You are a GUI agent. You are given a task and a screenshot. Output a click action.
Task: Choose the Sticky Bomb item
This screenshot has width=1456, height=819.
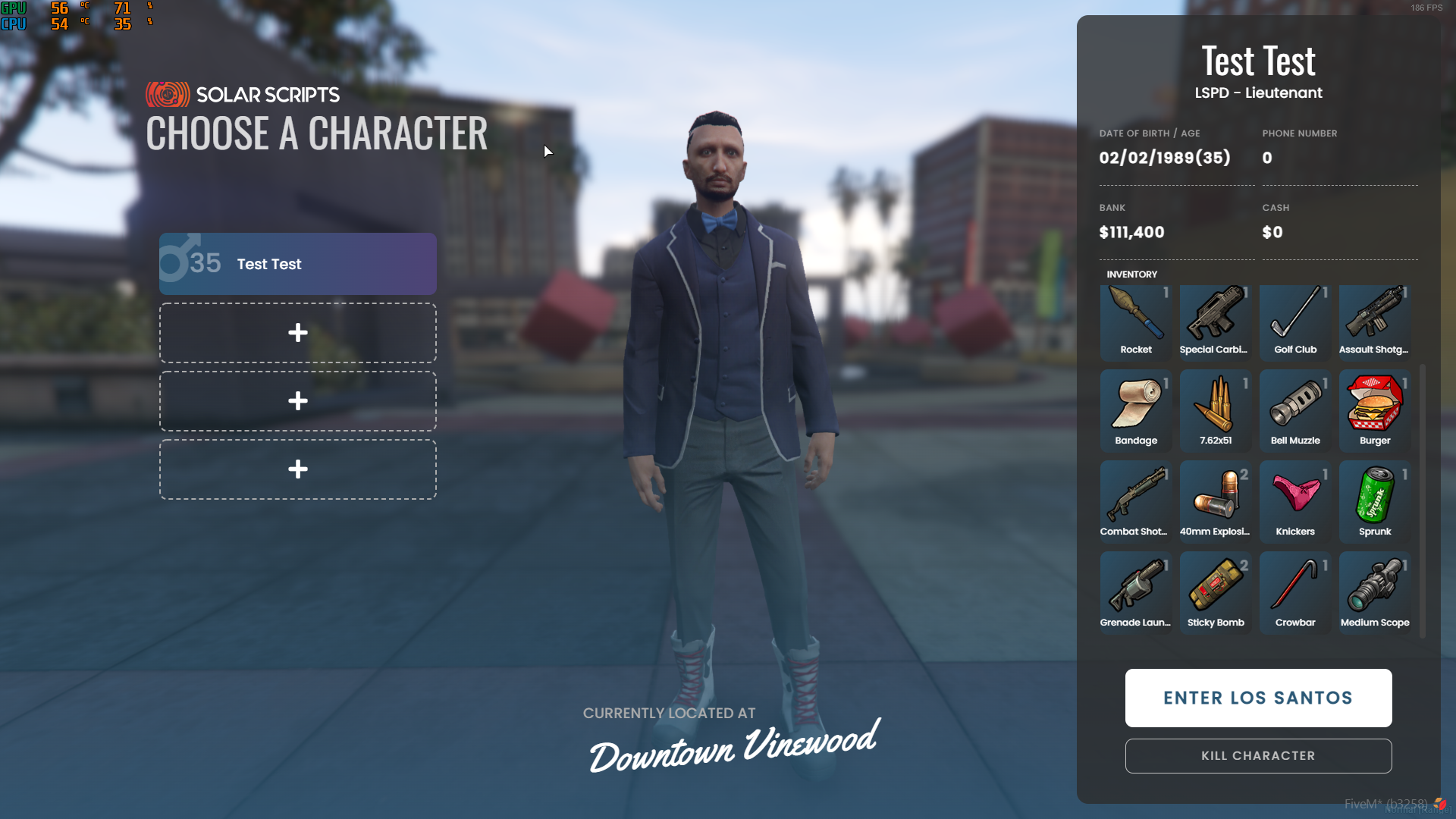click(1216, 592)
